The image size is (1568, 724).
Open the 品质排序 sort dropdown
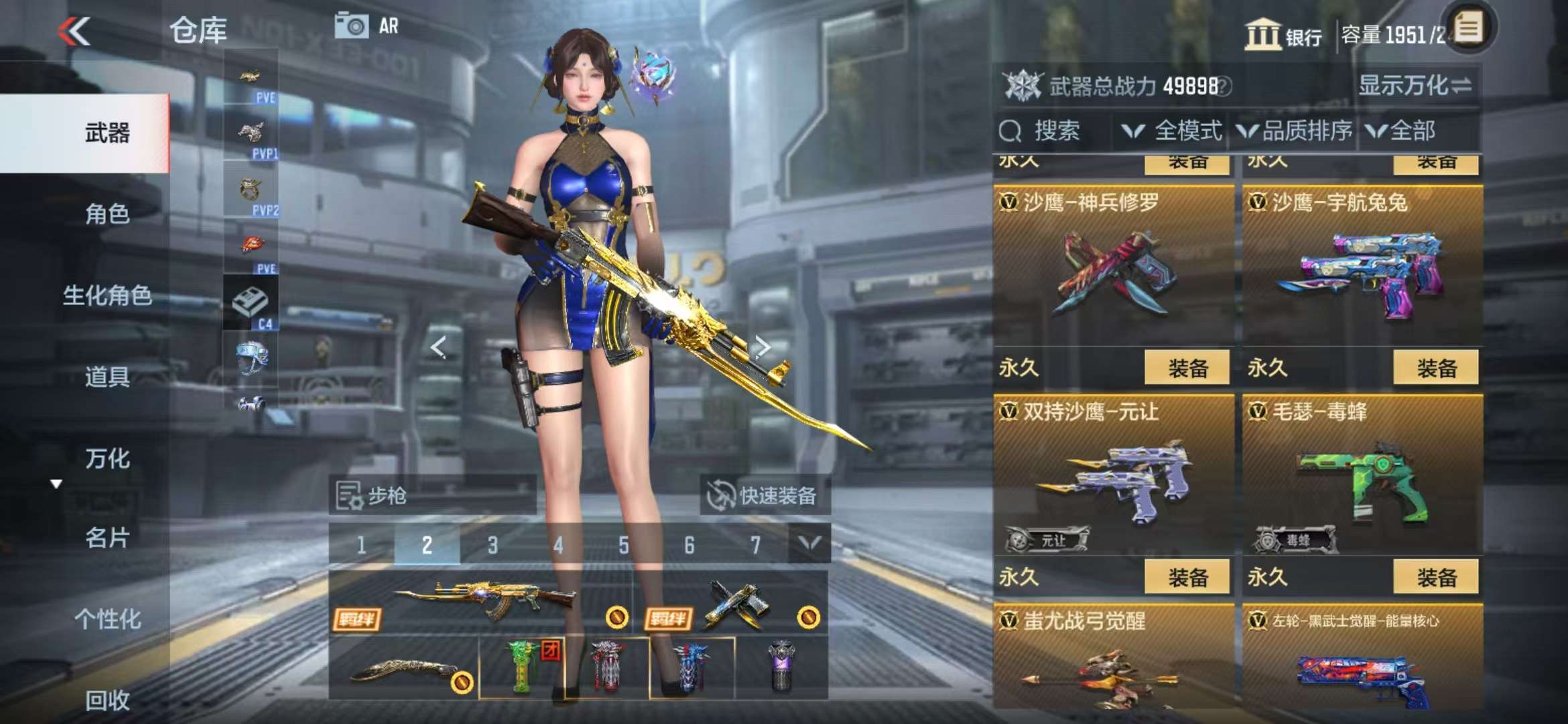pos(1295,131)
